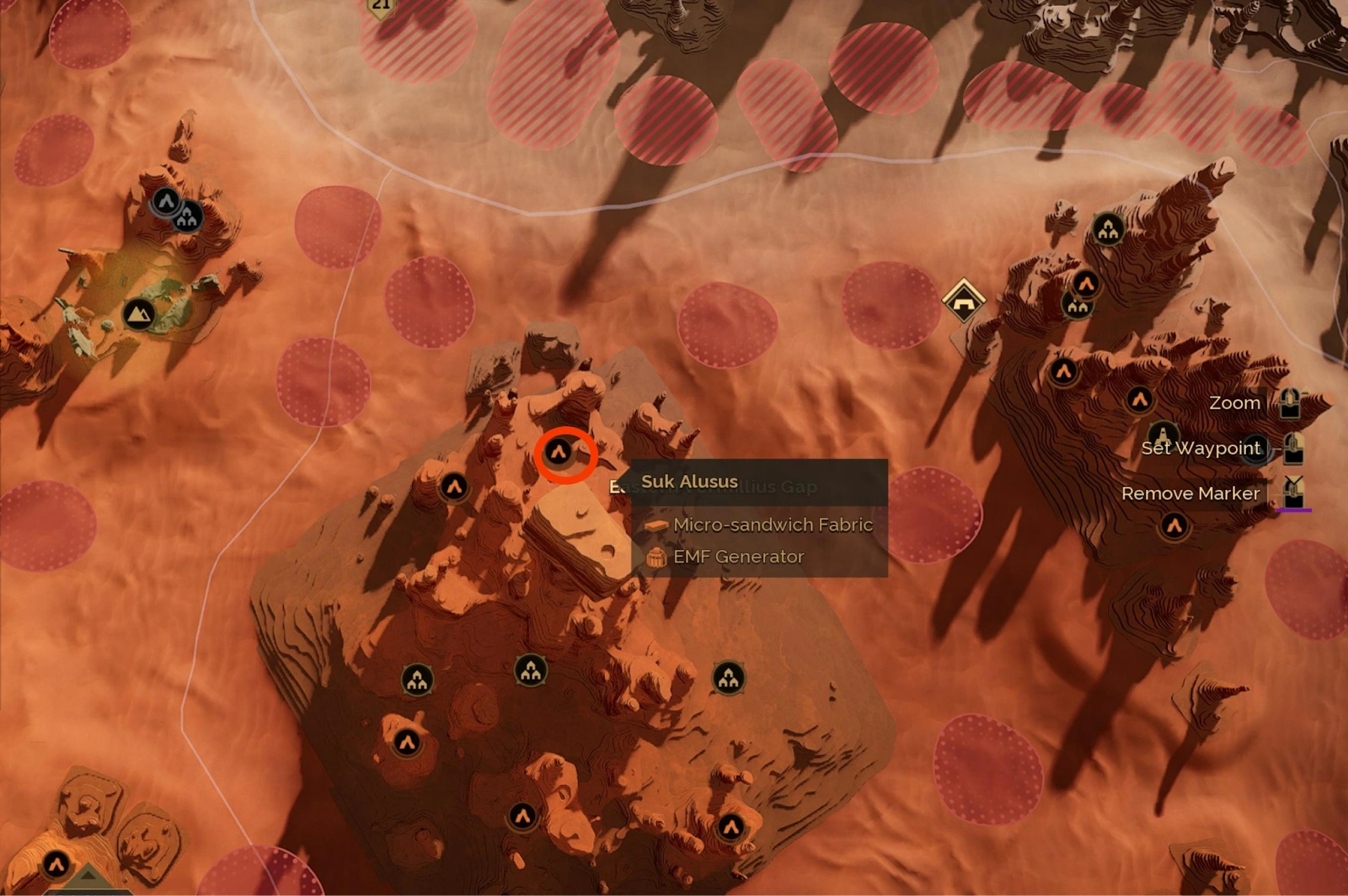Select the tent icon overlapping the village marker top-left
Viewport: 1348px width, 896px height.
pos(166,200)
